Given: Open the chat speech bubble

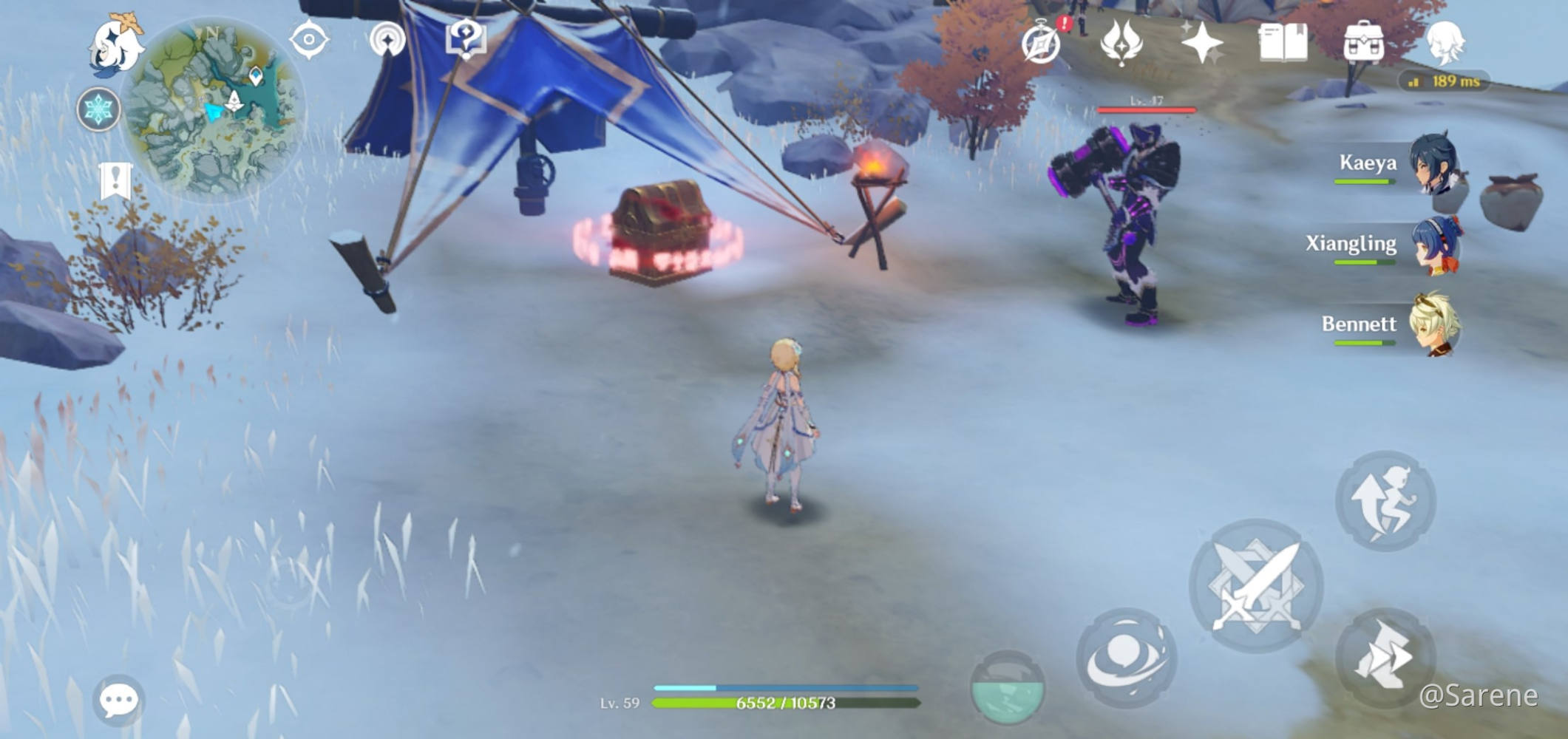Looking at the screenshot, I should 118,699.
